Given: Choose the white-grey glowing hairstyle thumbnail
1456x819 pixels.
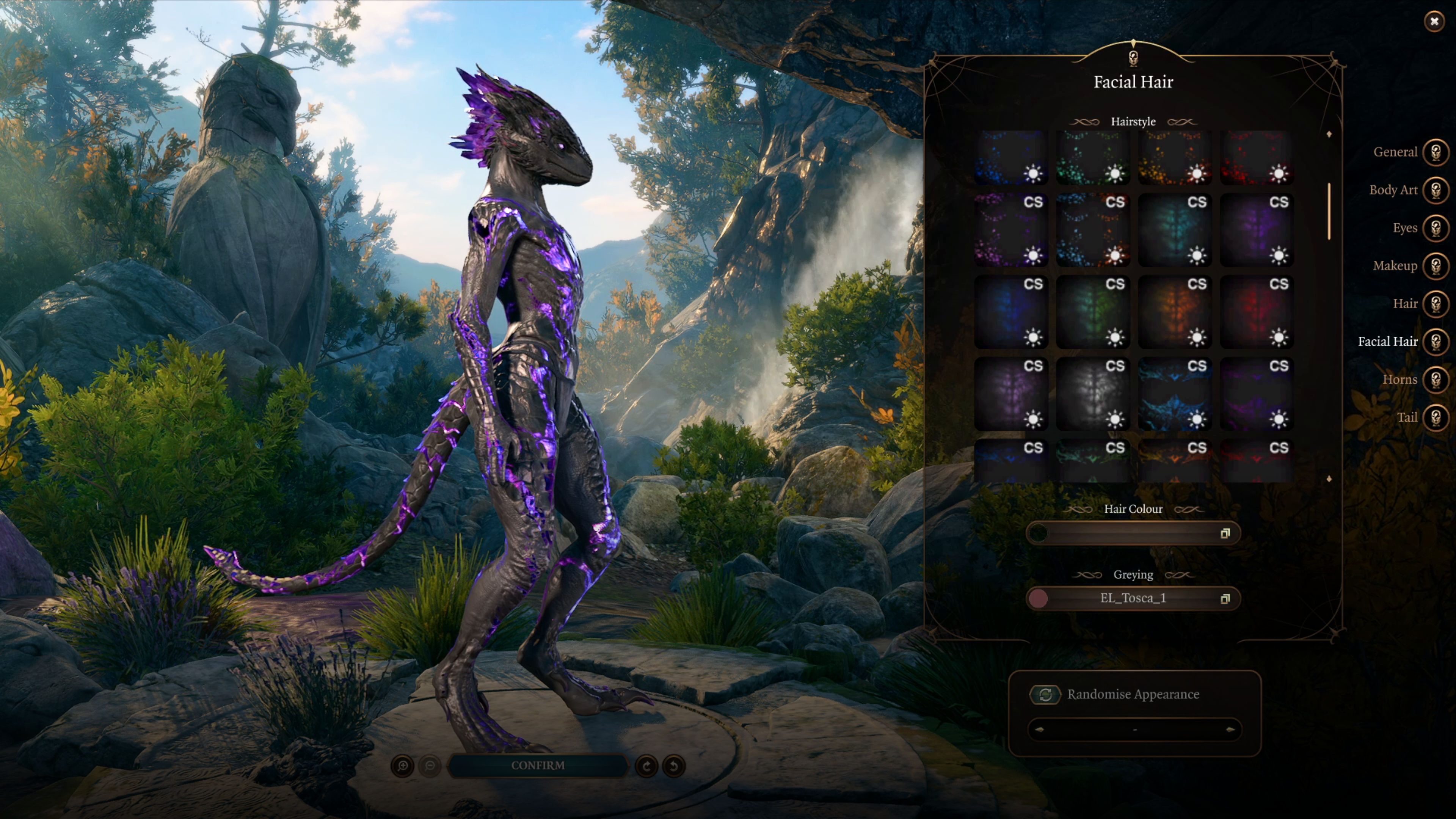Looking at the screenshot, I should [x=1092, y=394].
